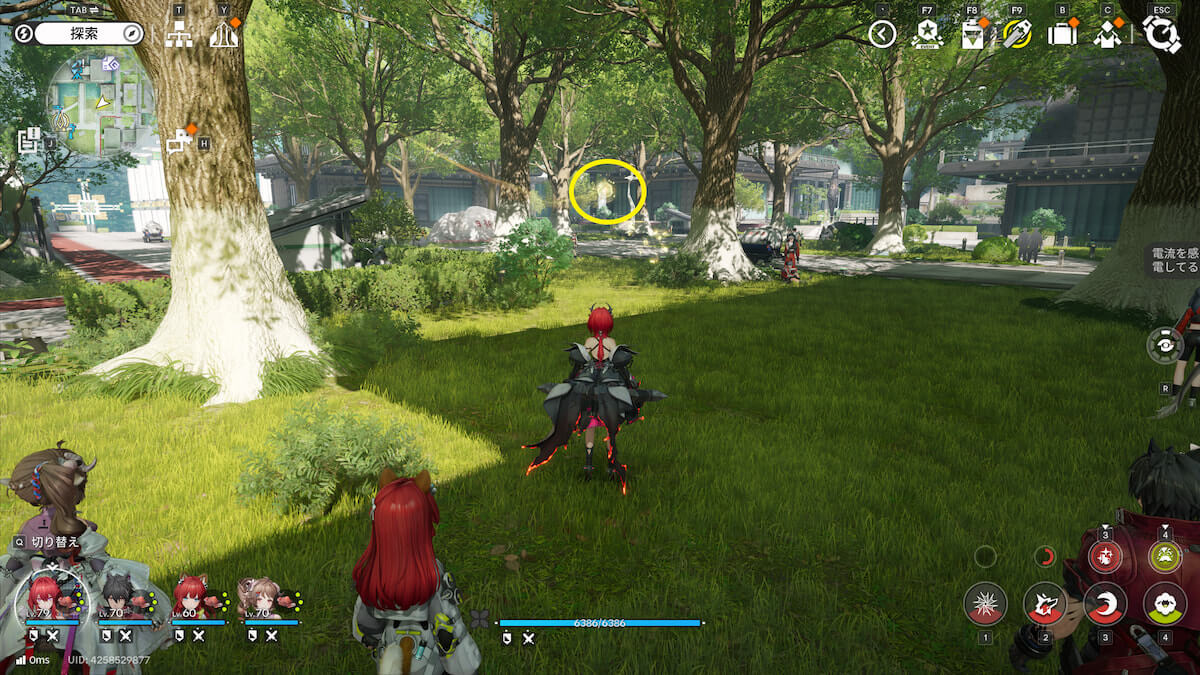1200x675 pixels.
Task: Open the yellow-ringed ticket icon
Action: (x=1017, y=35)
